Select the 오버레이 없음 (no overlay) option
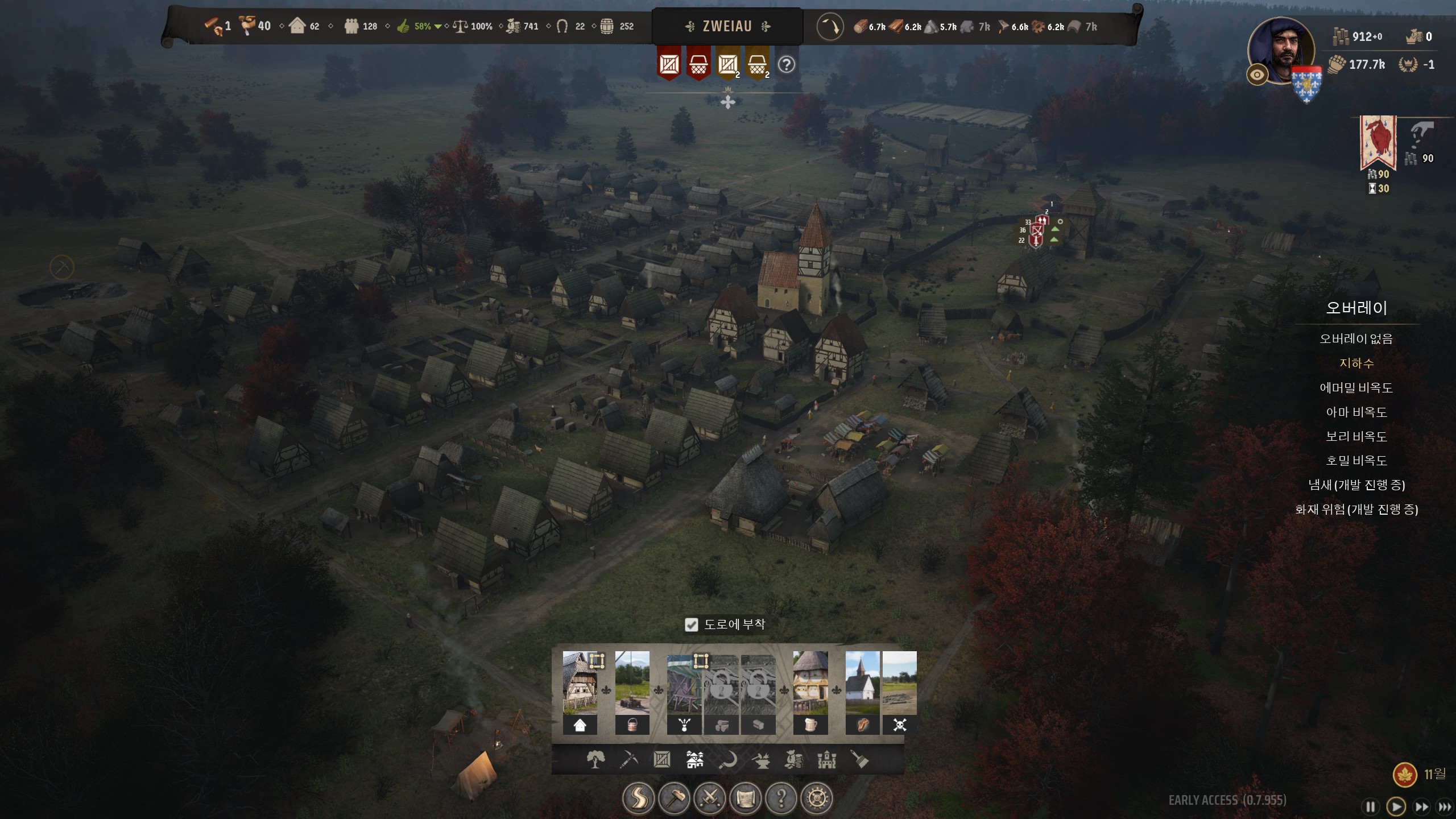The width and height of the screenshot is (1456, 819). (1356, 339)
